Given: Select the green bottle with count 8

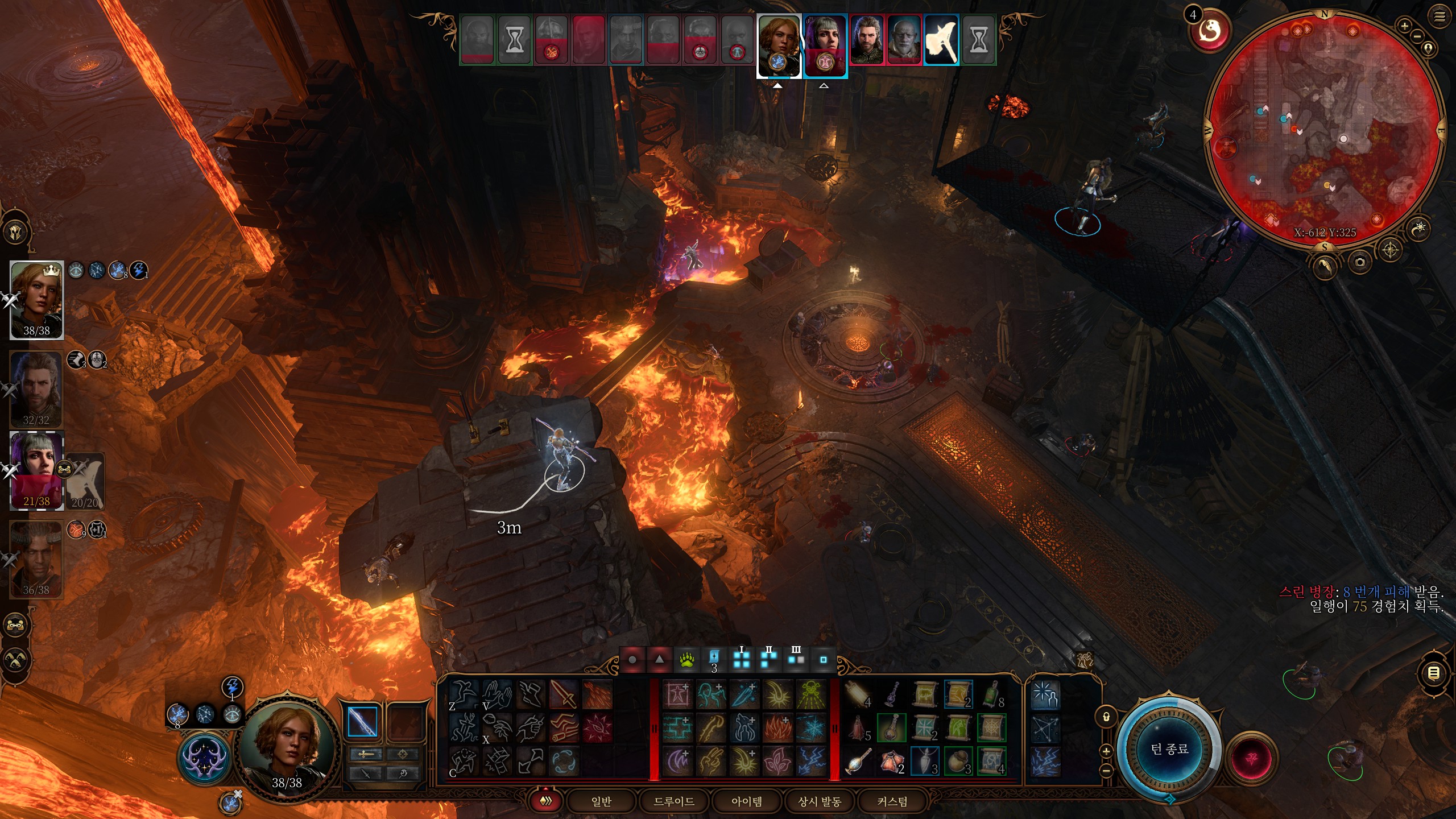Looking at the screenshot, I should click(991, 694).
